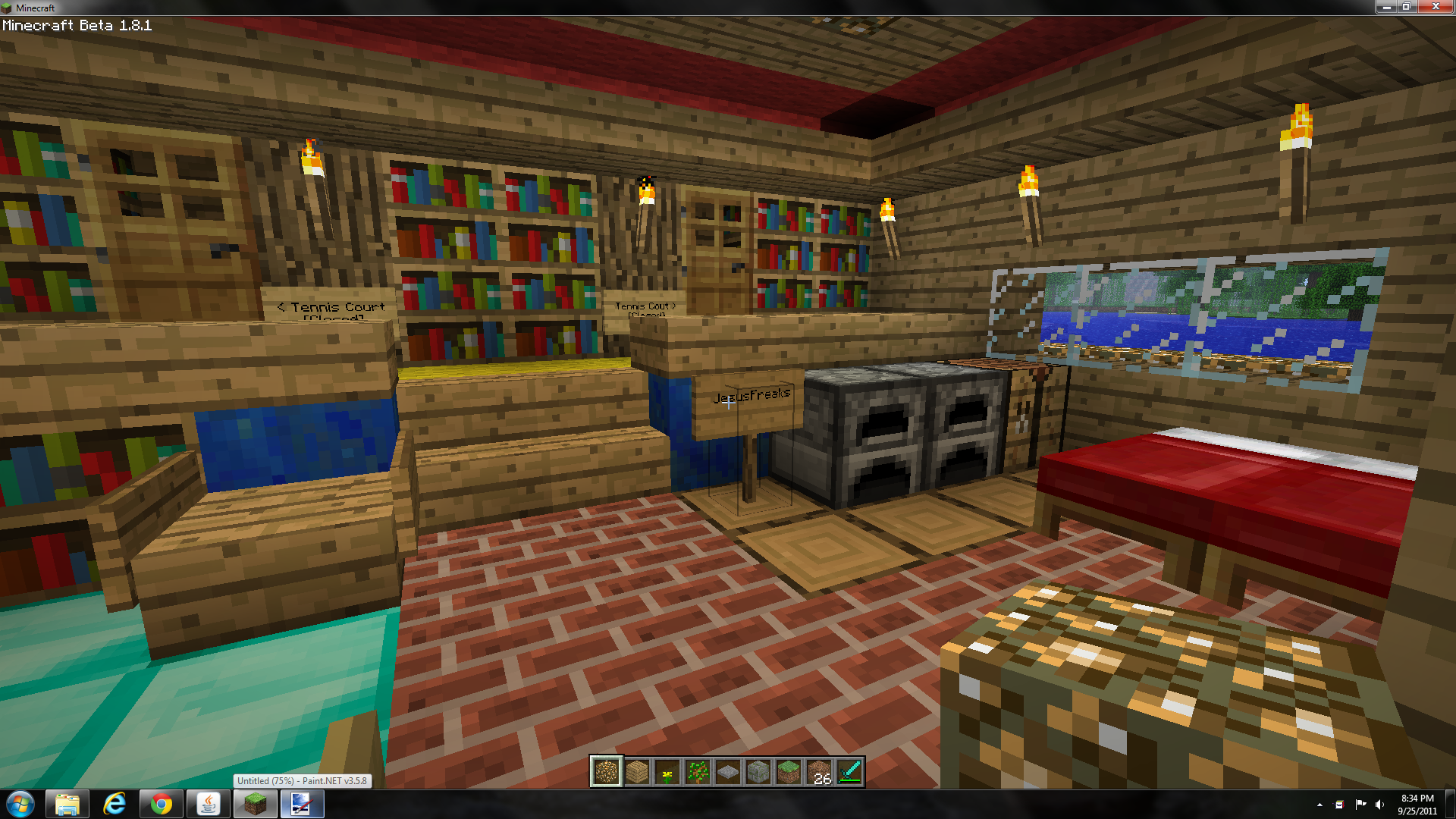The image size is (1456, 819).
Task: Equip the diamond sword hotbar slot
Action: pyautogui.click(x=849, y=772)
